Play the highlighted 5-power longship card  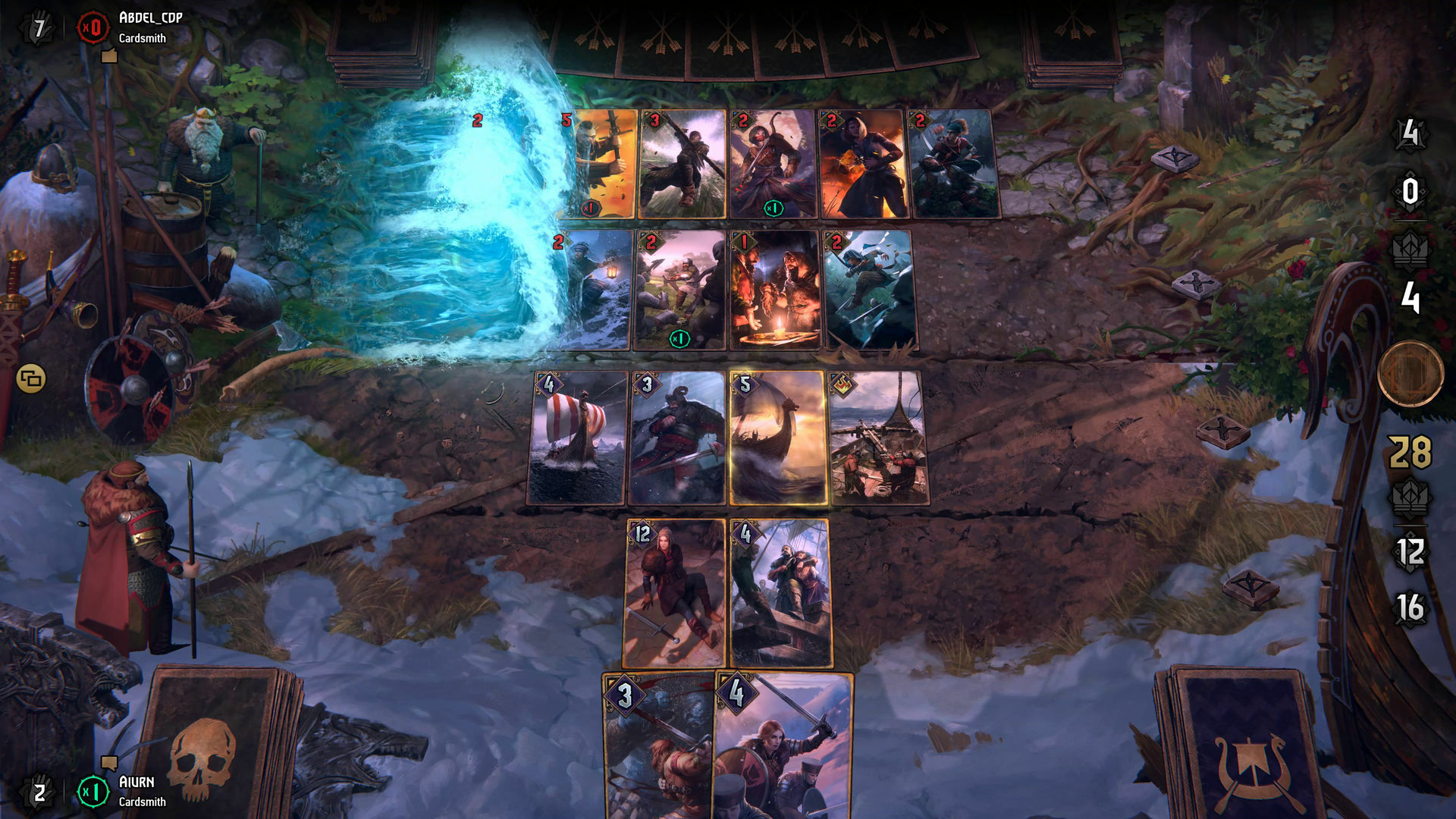coord(778,438)
